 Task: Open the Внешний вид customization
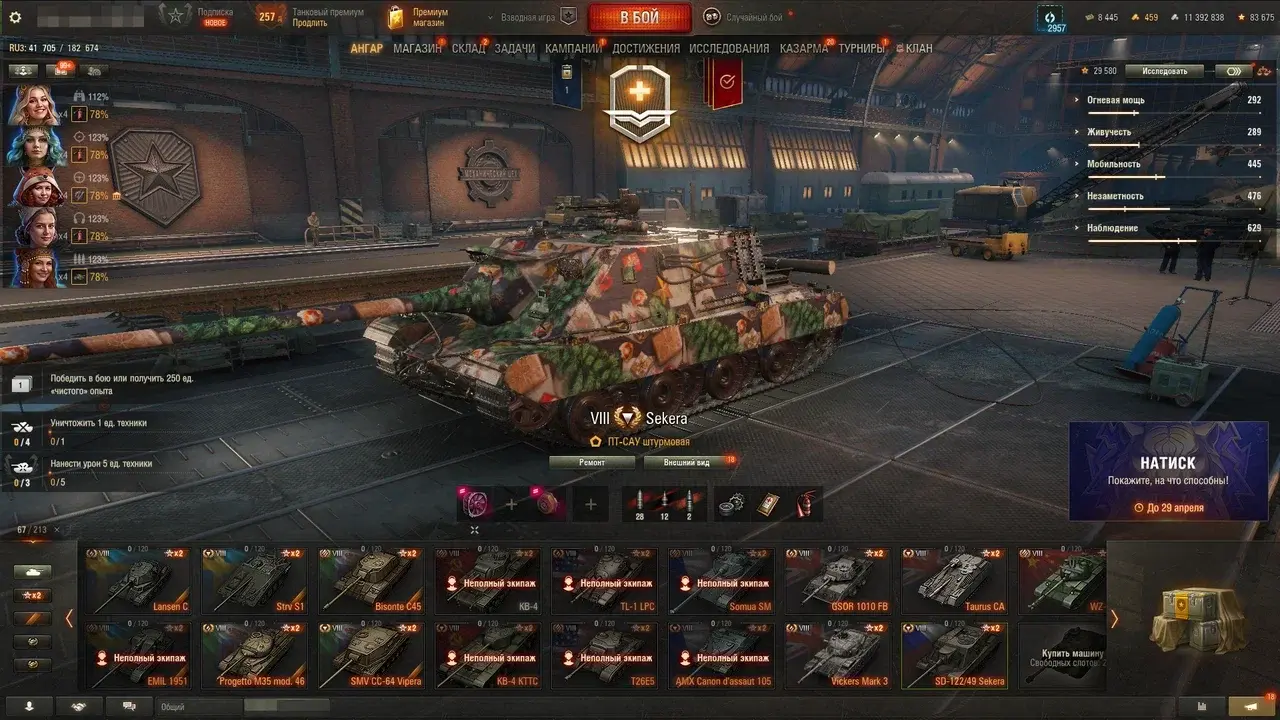[690, 462]
